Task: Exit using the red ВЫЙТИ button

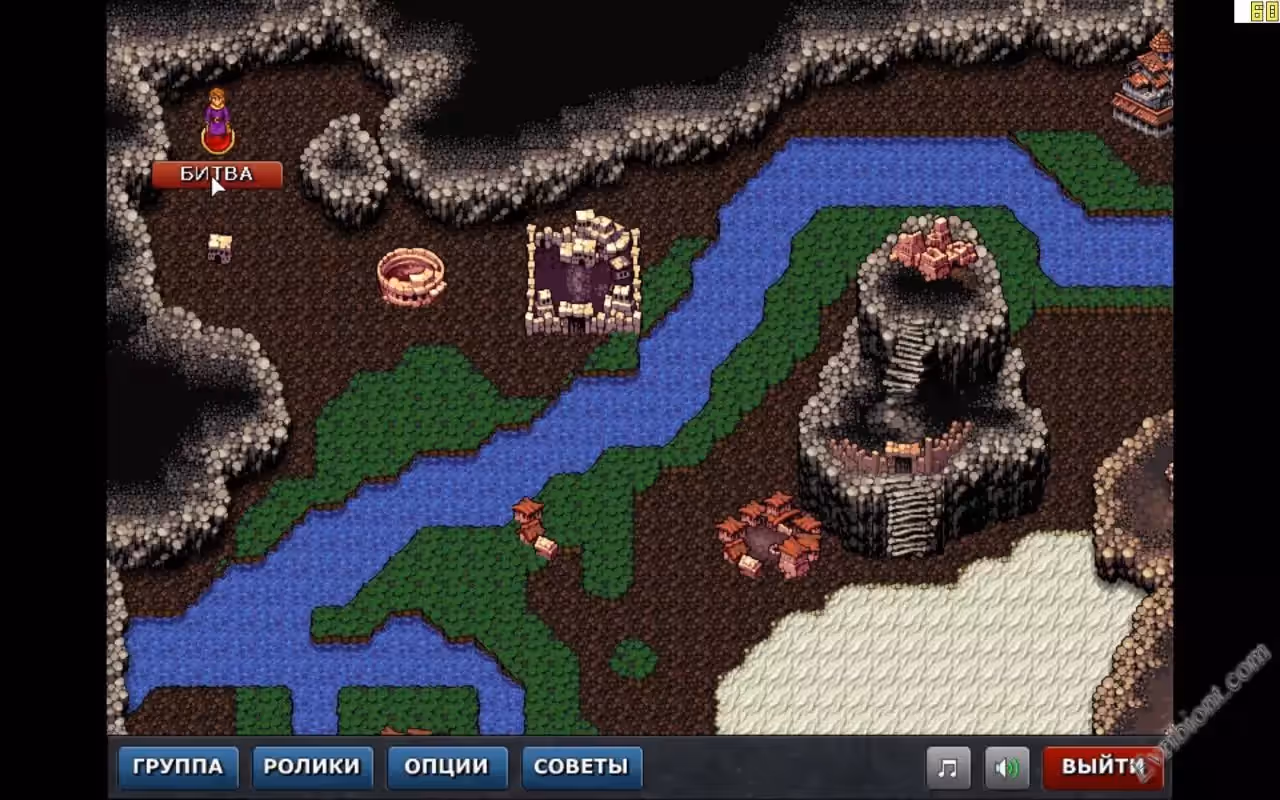Action: [1101, 767]
